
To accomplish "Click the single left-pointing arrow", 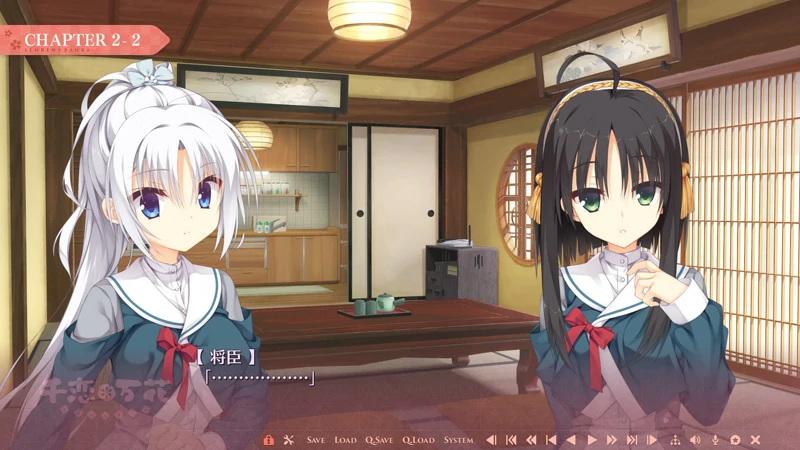I will (x=571, y=440).
